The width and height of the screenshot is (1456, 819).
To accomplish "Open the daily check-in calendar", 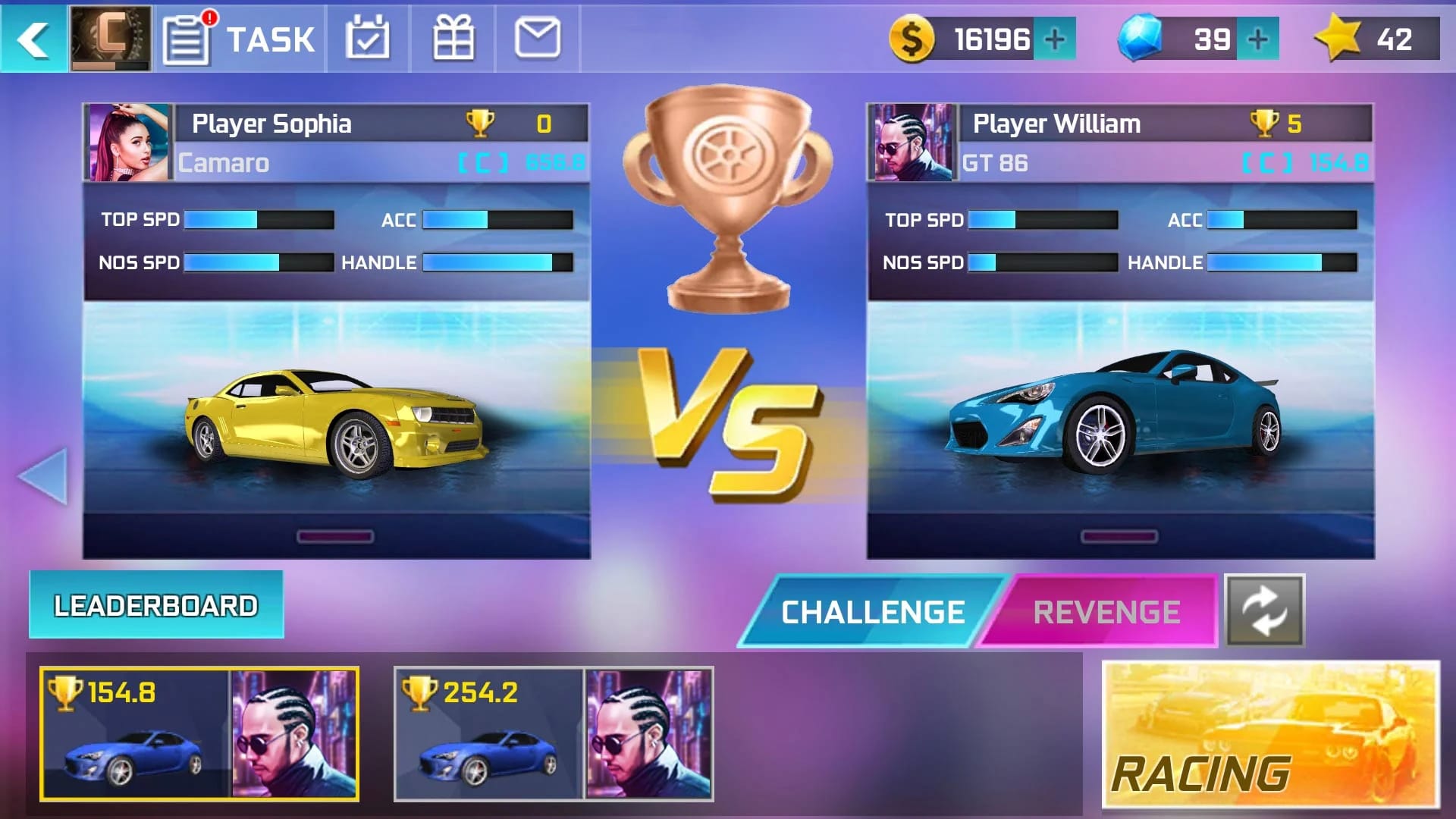I will (x=369, y=38).
